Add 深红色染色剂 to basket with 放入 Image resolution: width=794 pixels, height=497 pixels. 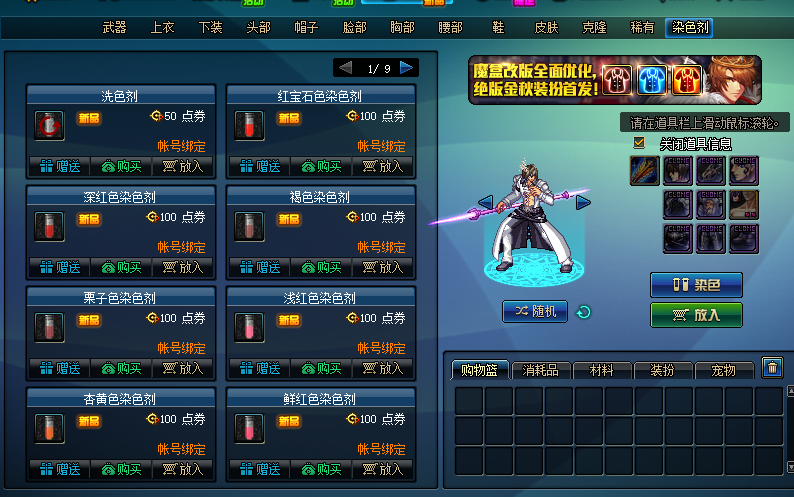(184, 267)
